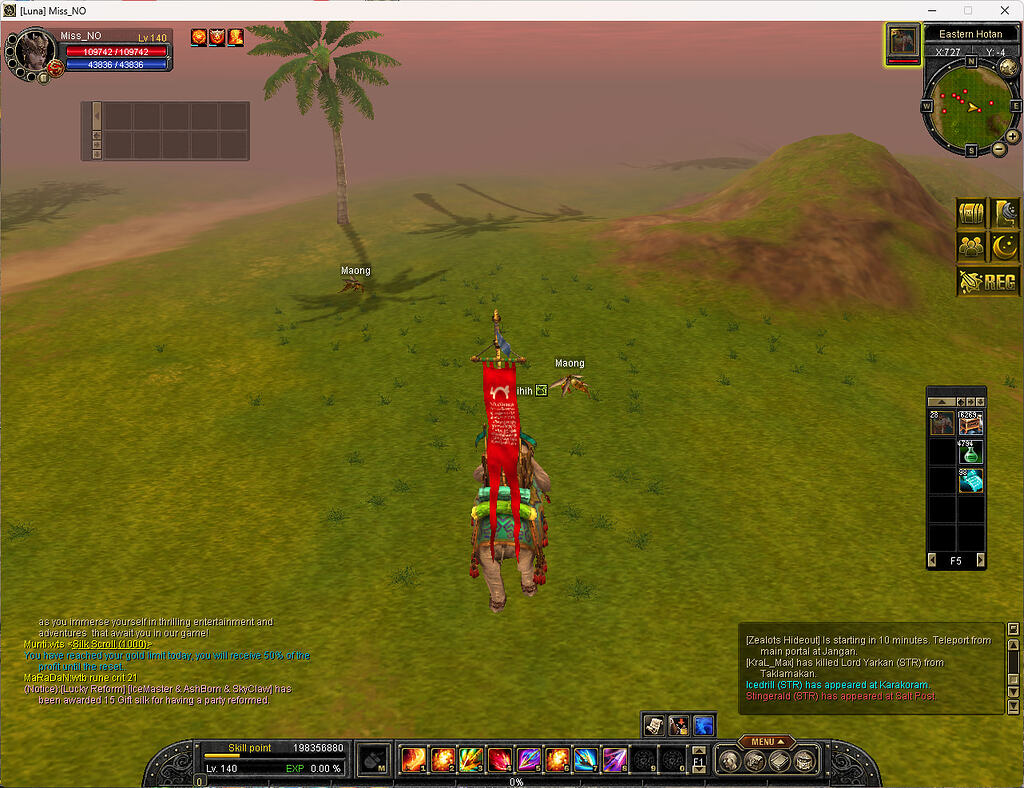Select the pet portrait beside the minimap
Screen dimensions: 1024x788
point(903,41)
